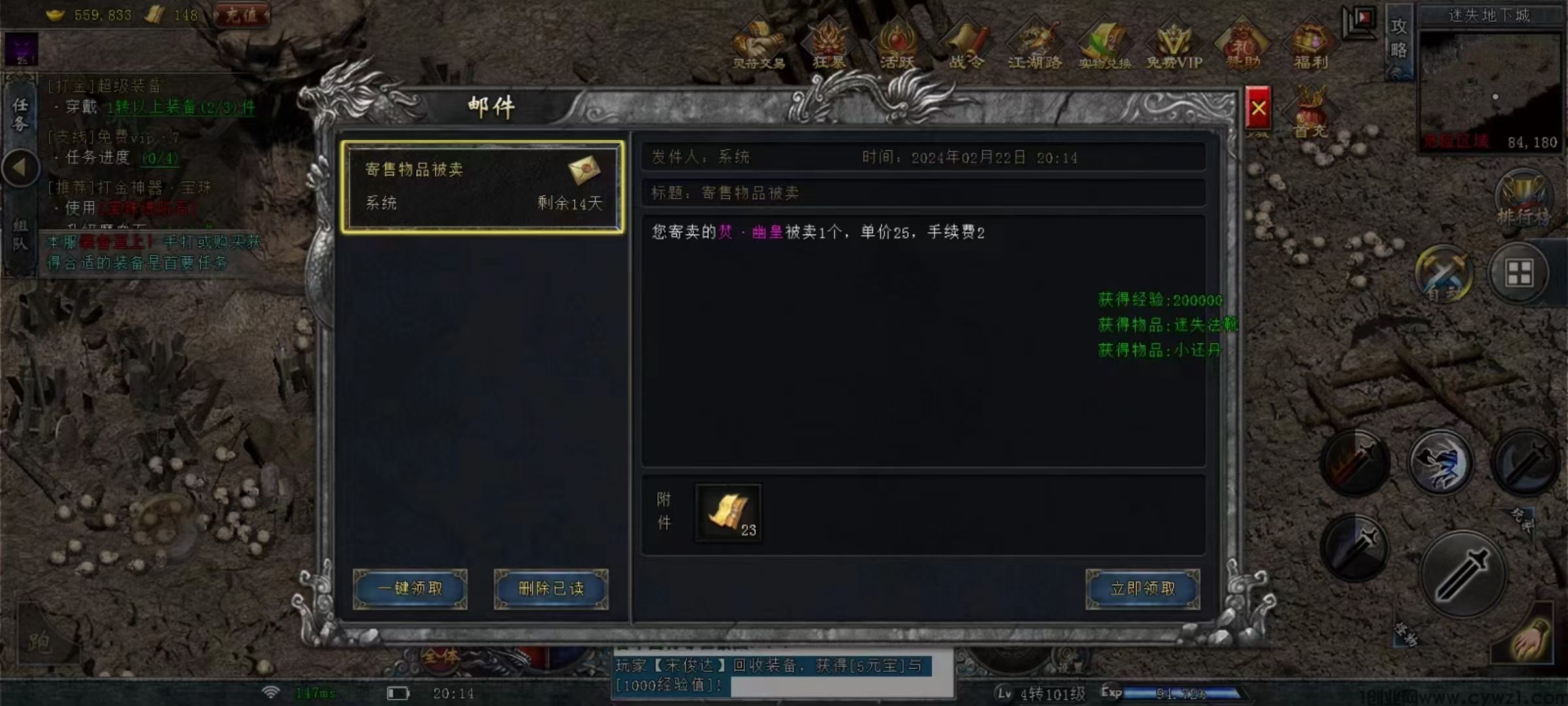
Task: Open the 攻略 guide tab
Action: tap(1398, 39)
